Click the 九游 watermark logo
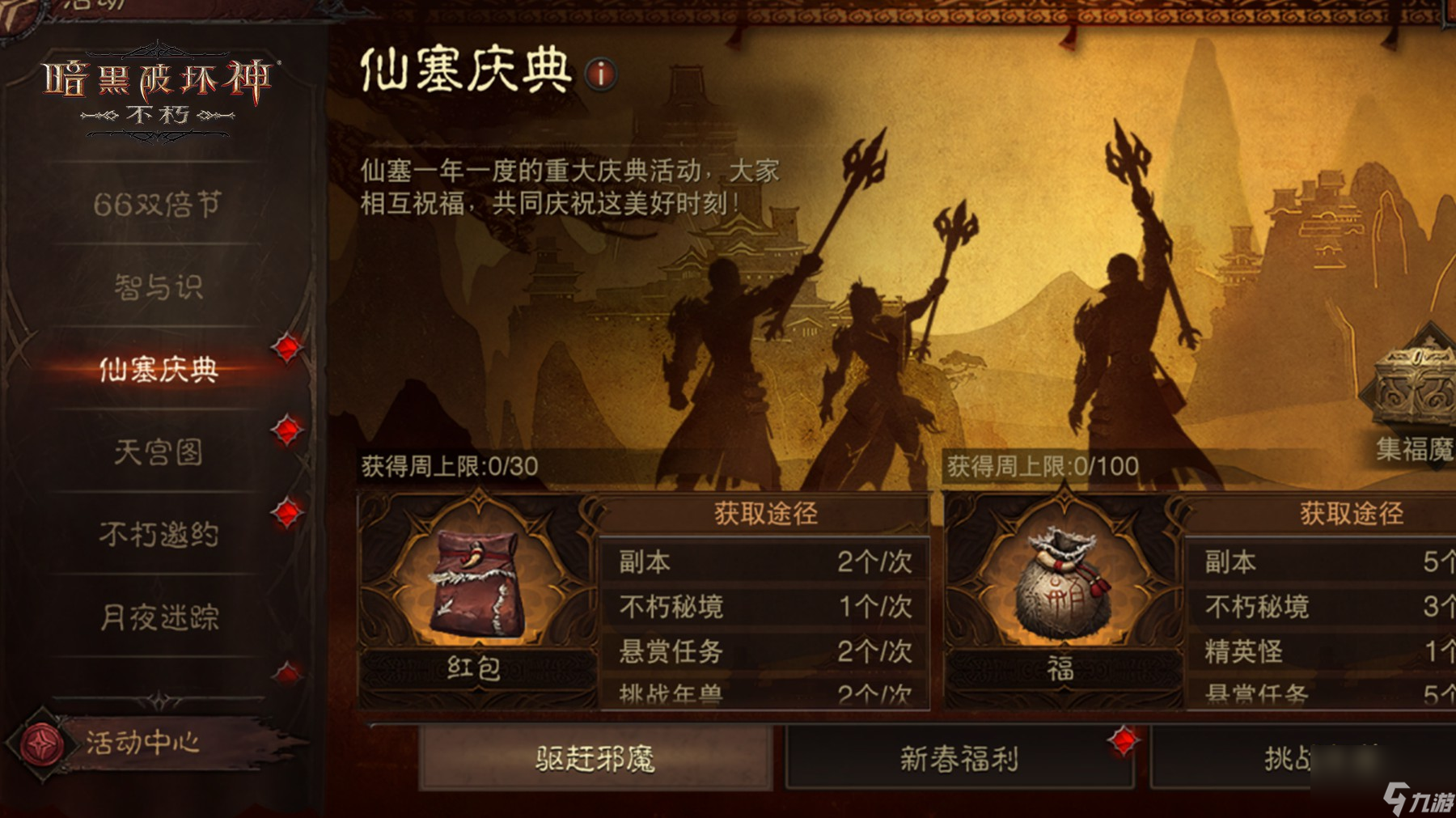The width and height of the screenshot is (1456, 818). point(1412,796)
